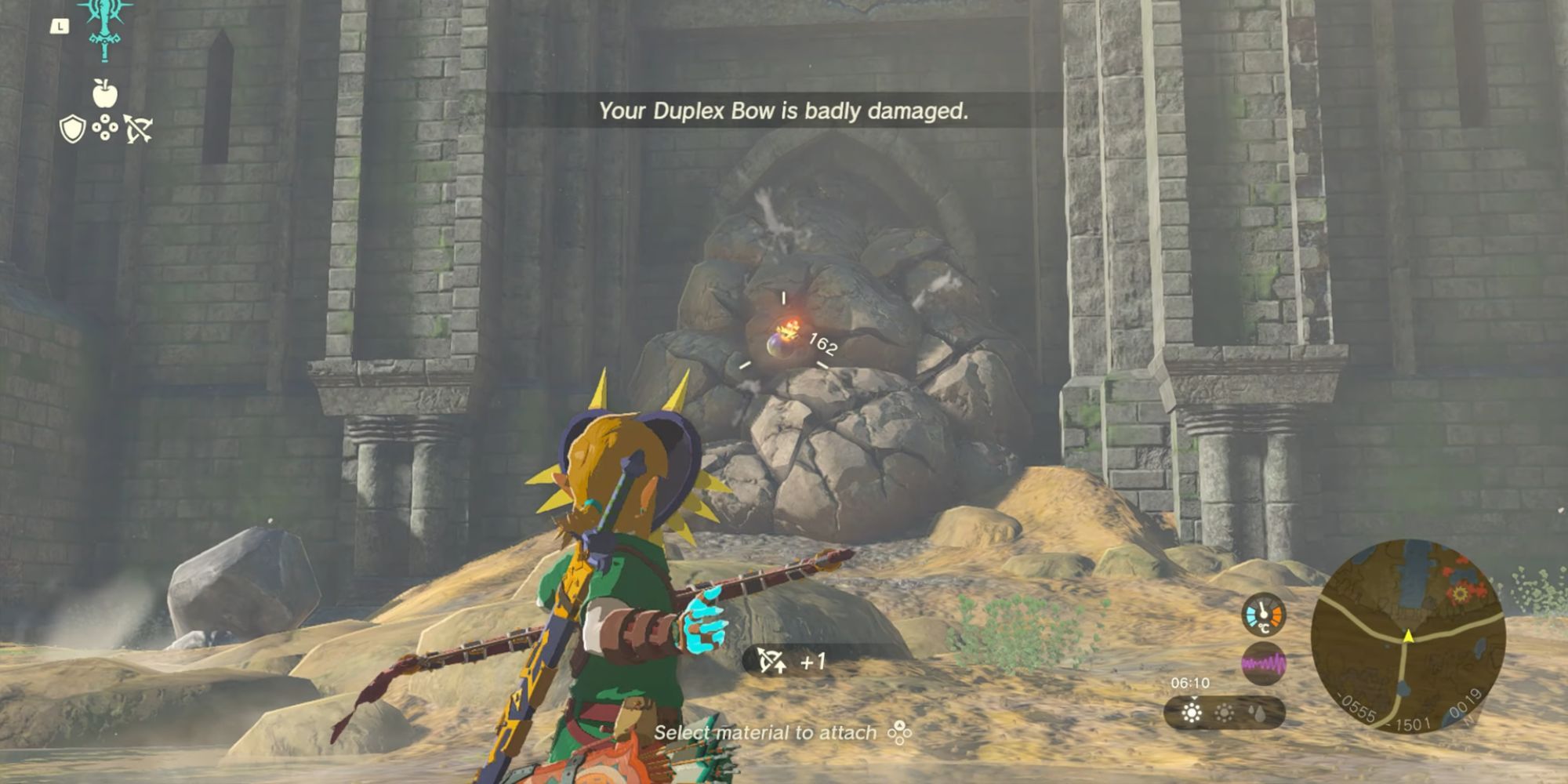Click the yellow gear marker on minimap

click(1459, 593)
